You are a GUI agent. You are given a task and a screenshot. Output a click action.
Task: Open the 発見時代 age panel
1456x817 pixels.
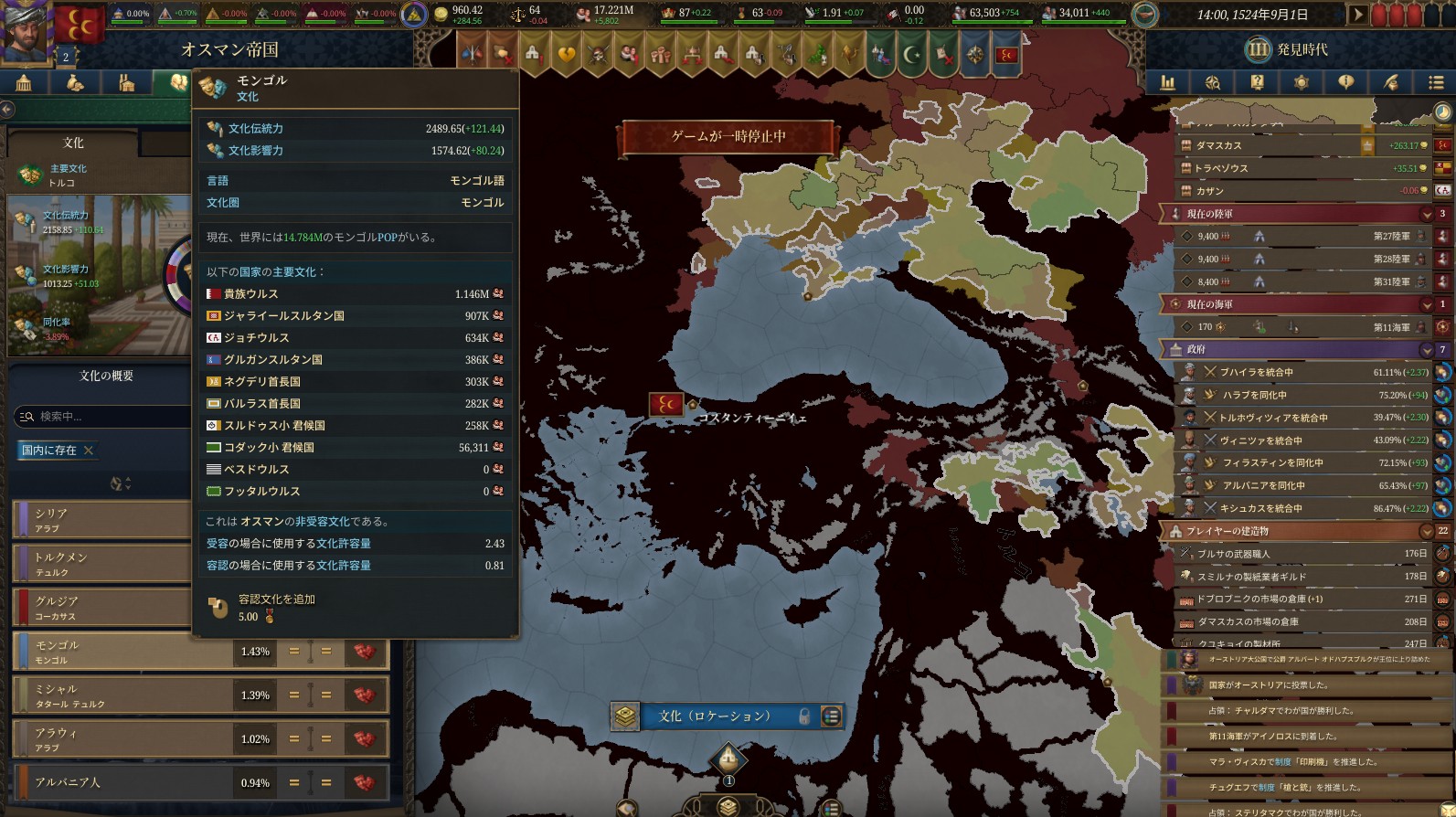point(1289,49)
